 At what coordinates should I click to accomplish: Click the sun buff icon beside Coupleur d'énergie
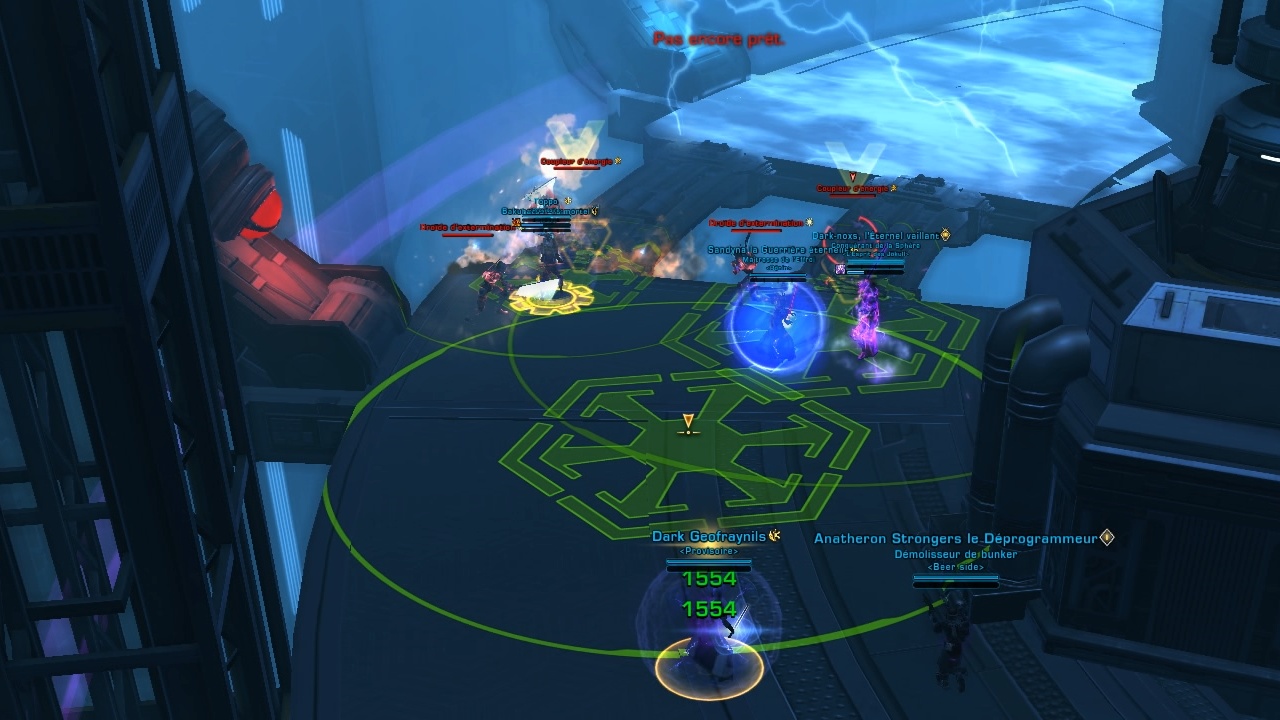pyautogui.click(x=617, y=160)
